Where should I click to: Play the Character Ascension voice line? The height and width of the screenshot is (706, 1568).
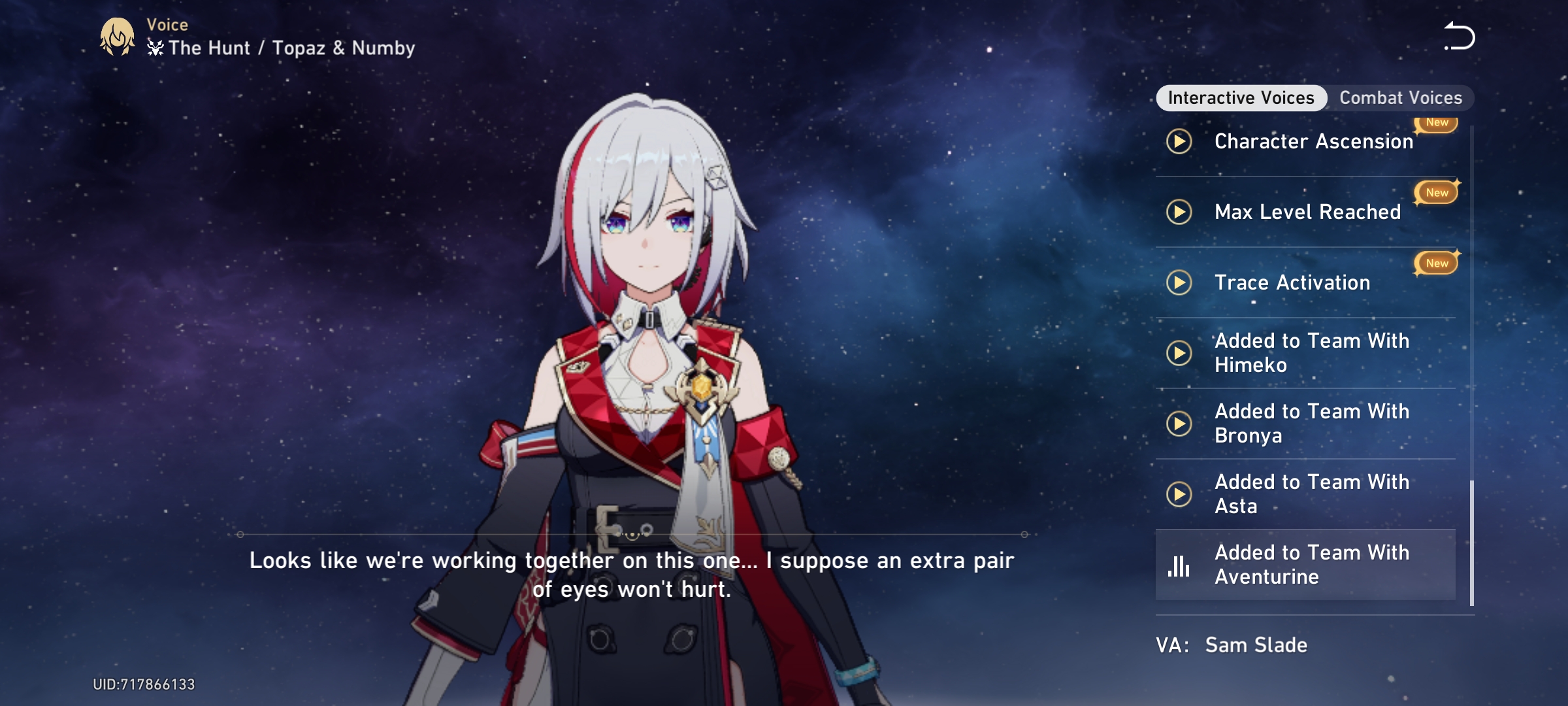[1180, 141]
